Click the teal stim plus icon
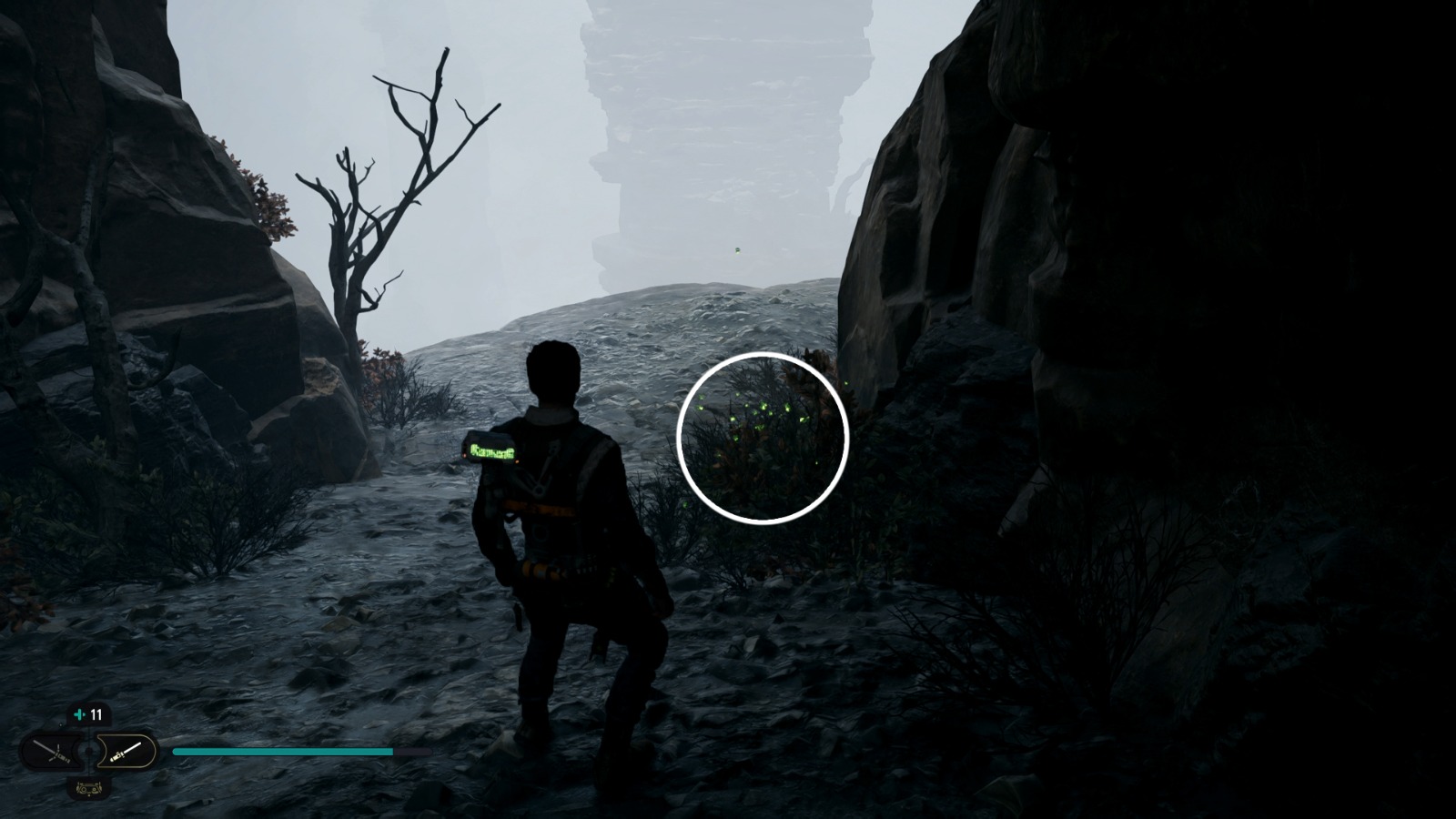 pyautogui.click(x=79, y=714)
